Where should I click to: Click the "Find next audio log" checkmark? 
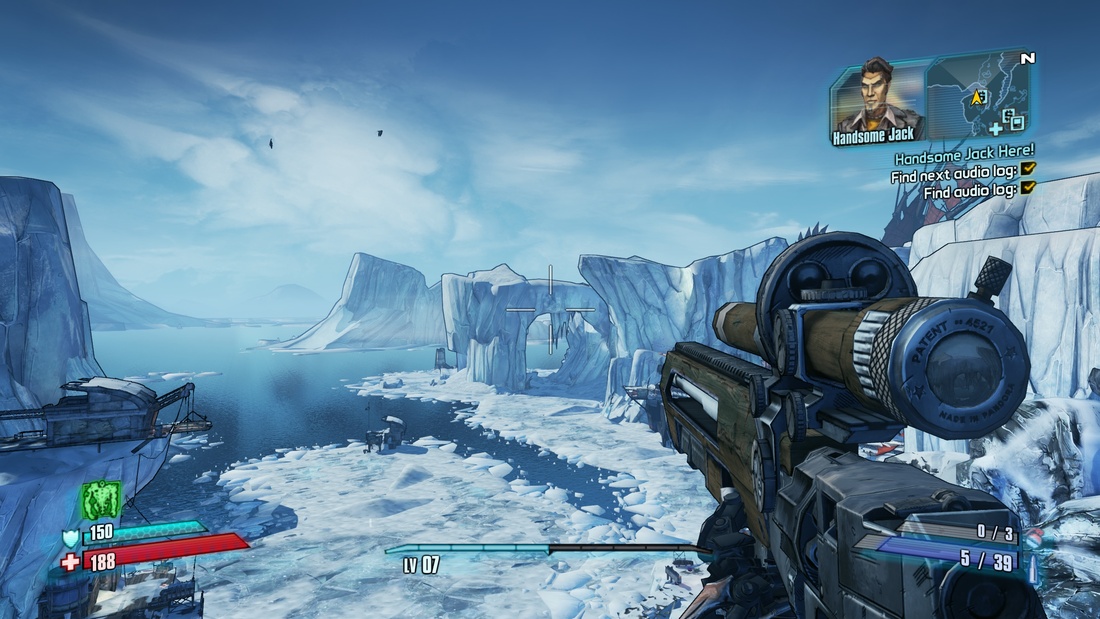click(1029, 170)
